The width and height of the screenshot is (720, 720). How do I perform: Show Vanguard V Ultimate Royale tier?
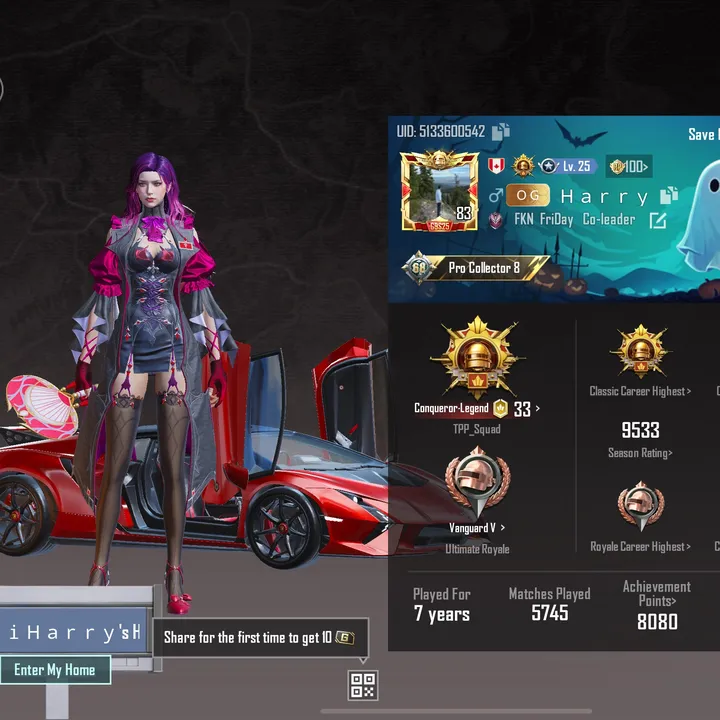click(x=478, y=527)
